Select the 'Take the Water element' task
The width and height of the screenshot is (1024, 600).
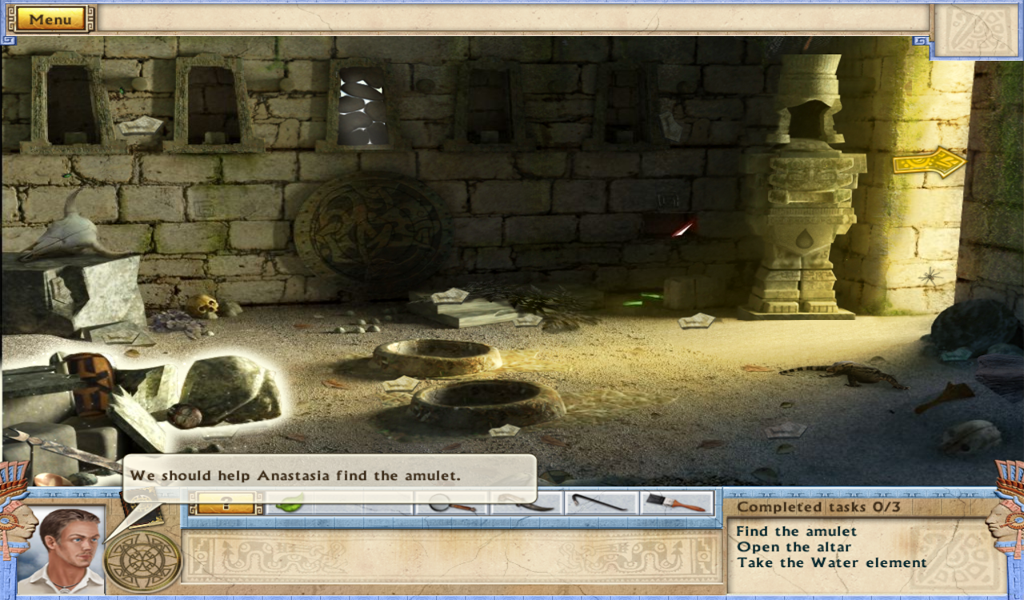(x=832, y=562)
